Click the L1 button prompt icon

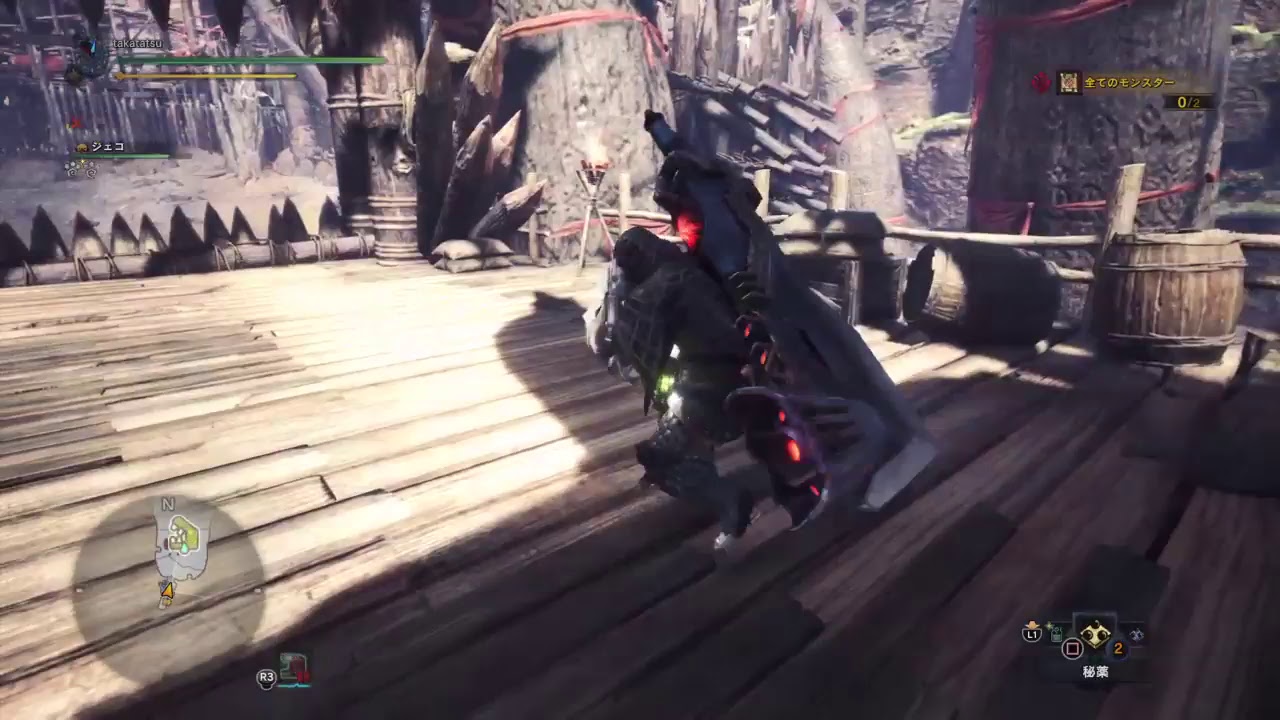tap(1031, 634)
